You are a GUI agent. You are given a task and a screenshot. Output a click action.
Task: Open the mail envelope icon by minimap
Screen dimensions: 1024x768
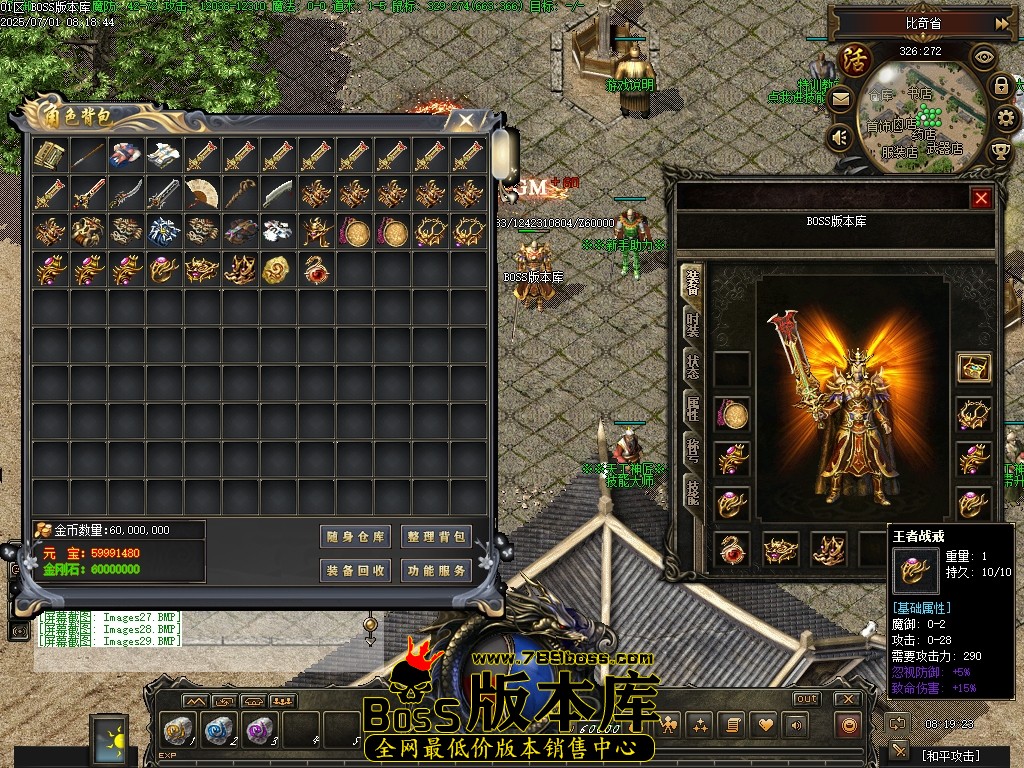pos(840,99)
